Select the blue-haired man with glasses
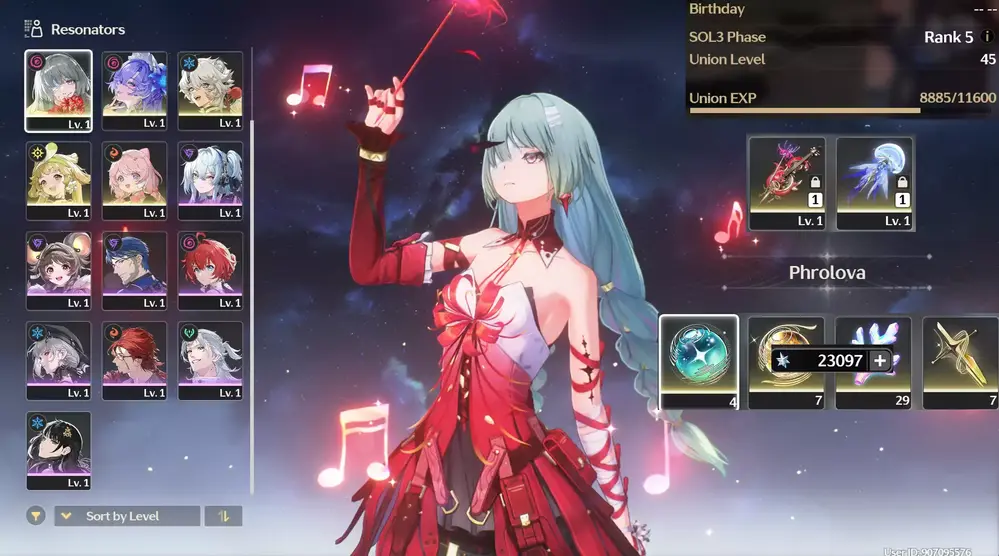This screenshot has height=556, width=999. point(134,271)
